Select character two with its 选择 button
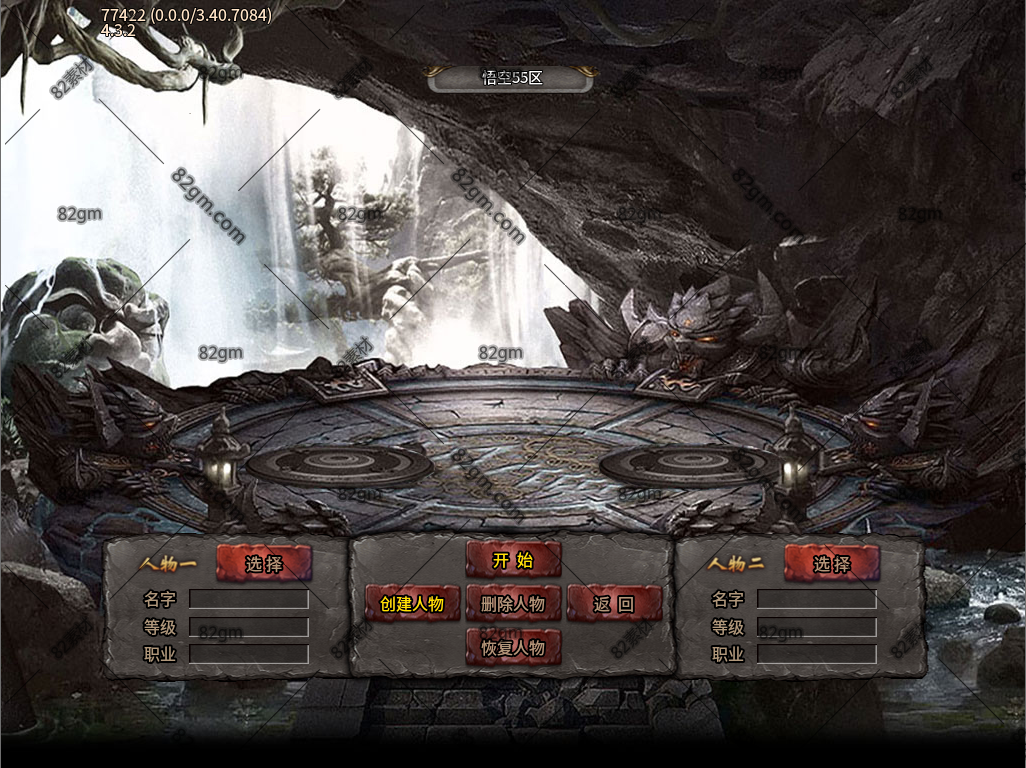 pos(832,564)
